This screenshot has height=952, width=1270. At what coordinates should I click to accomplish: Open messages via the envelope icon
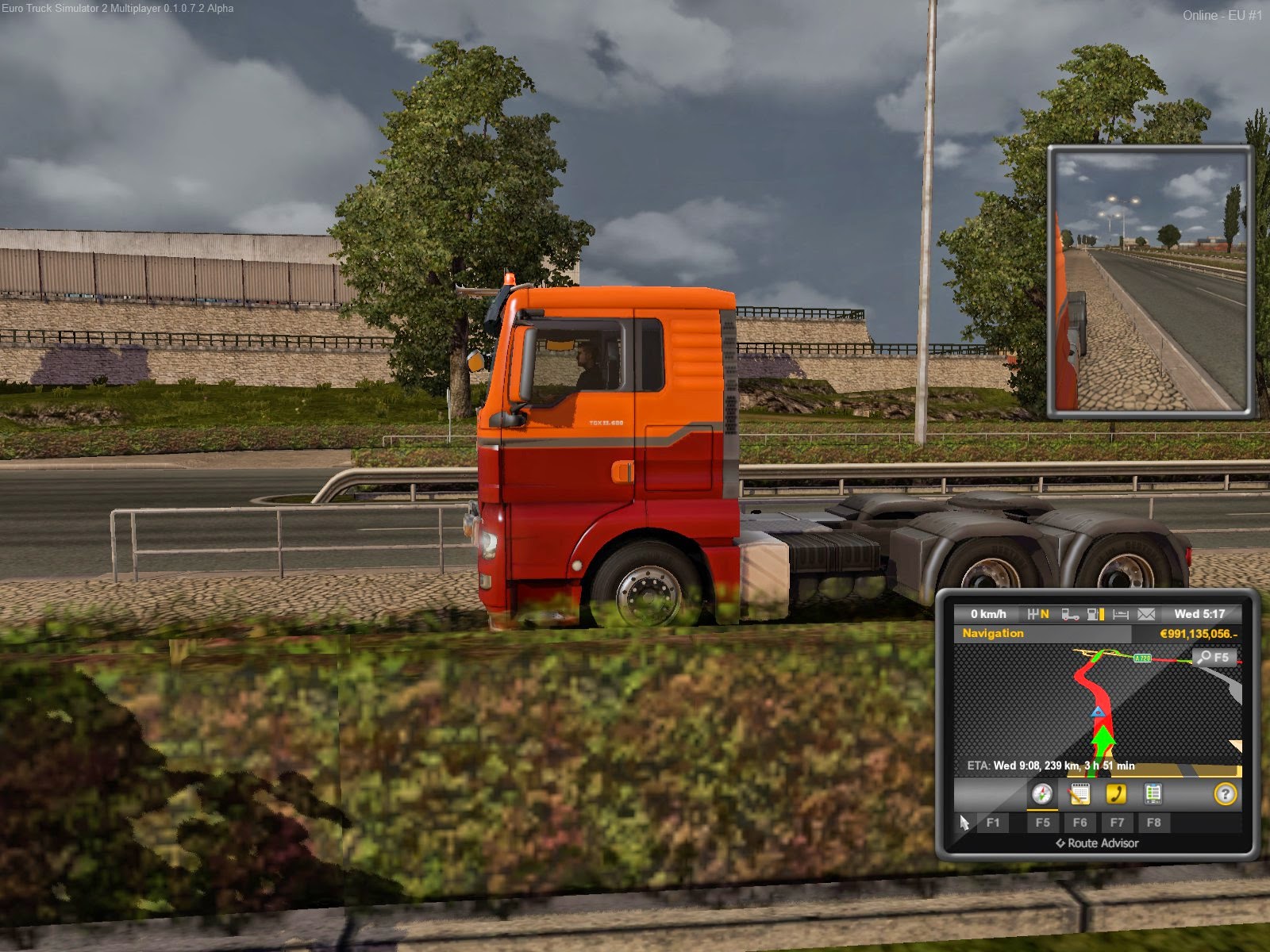click(x=1147, y=614)
